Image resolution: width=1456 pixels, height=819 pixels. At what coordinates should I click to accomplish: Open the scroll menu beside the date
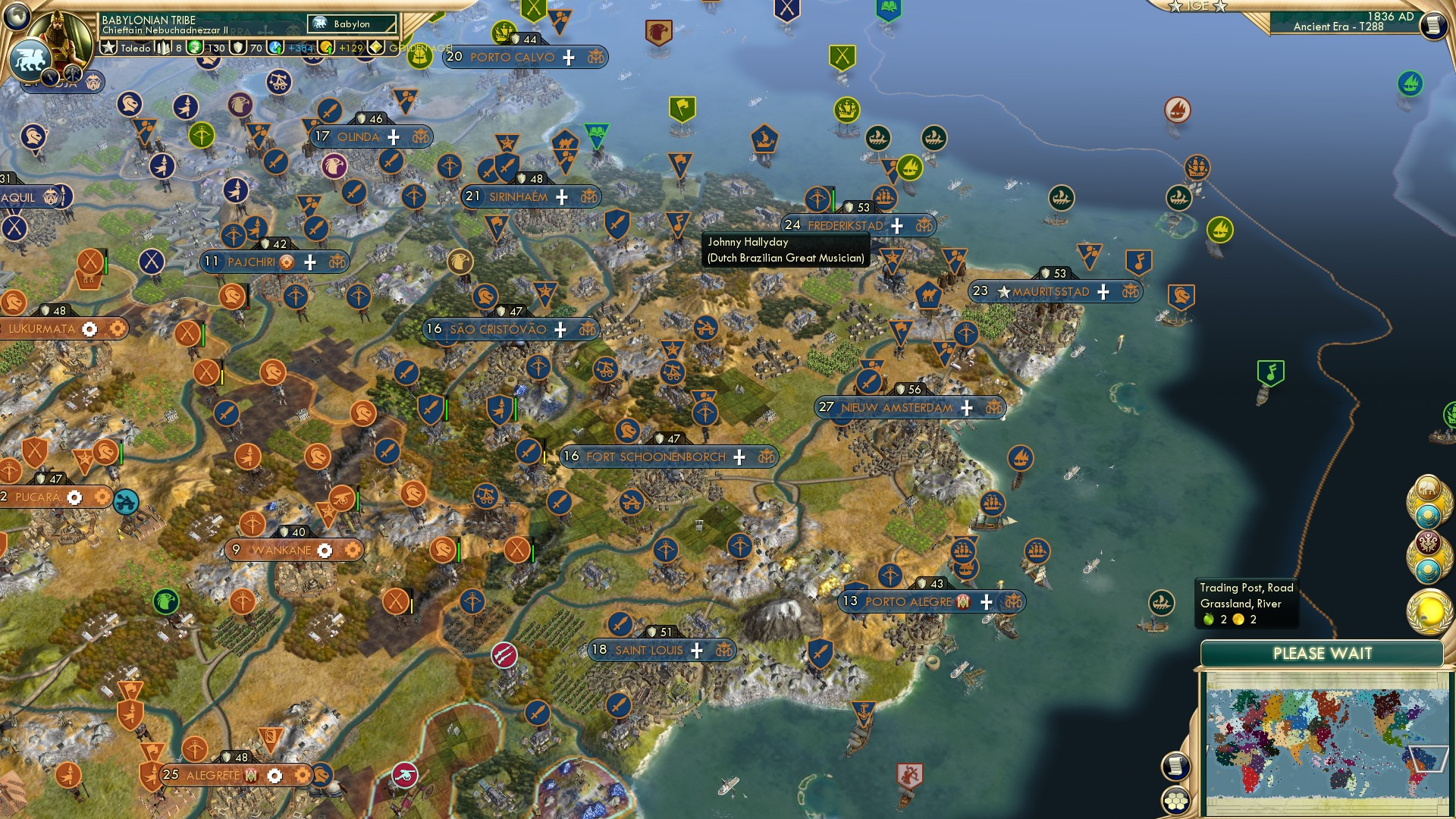1433,26
